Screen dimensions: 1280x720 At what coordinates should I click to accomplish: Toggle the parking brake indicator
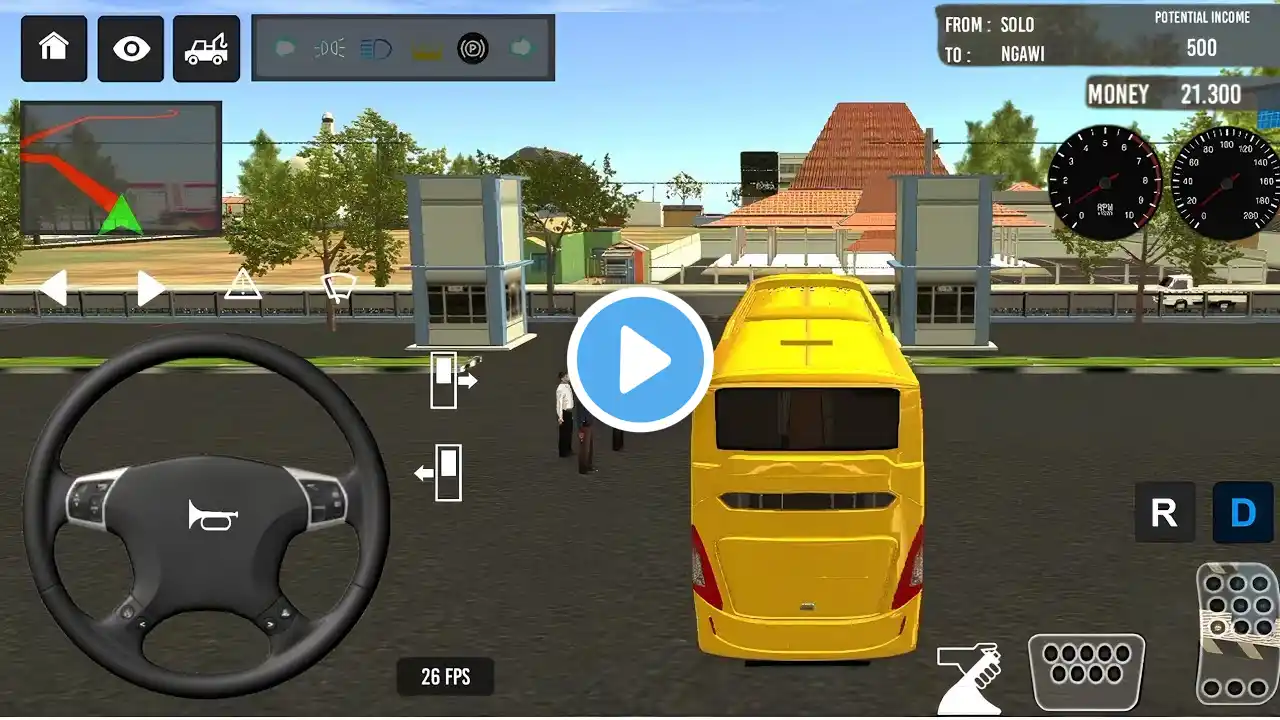[x=472, y=48]
